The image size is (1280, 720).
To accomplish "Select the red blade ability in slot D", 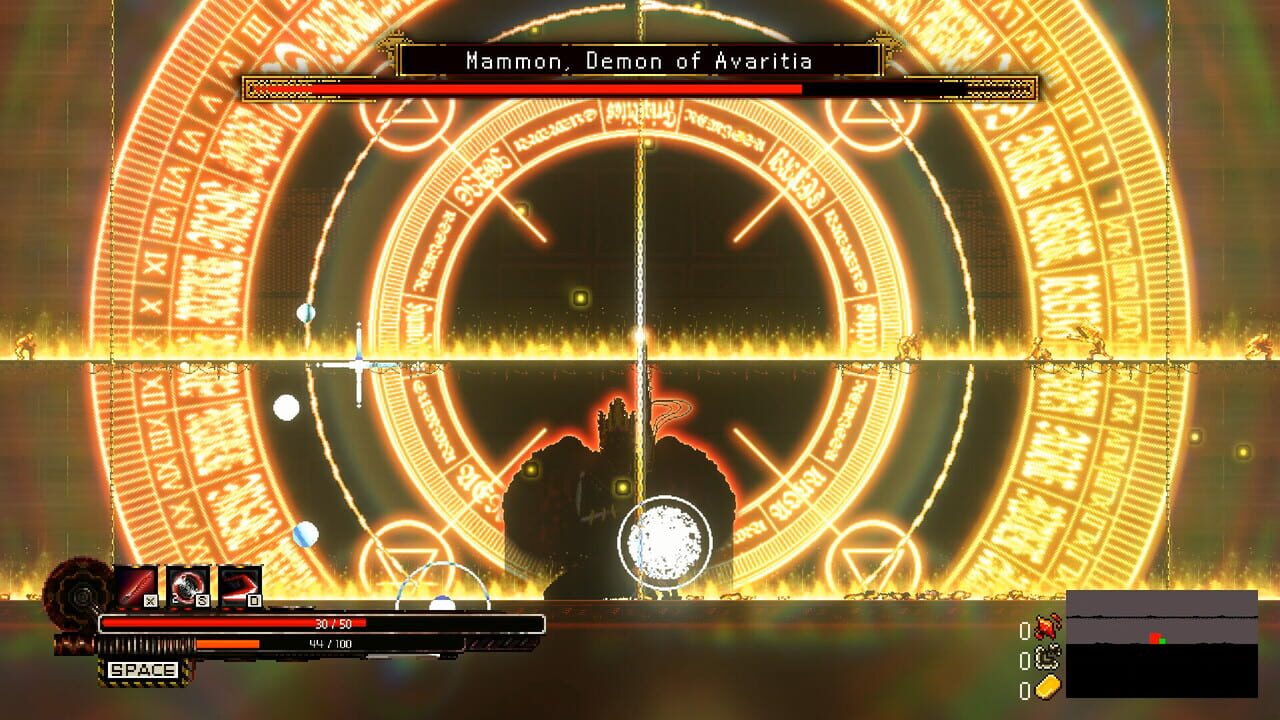I will pos(238,587).
